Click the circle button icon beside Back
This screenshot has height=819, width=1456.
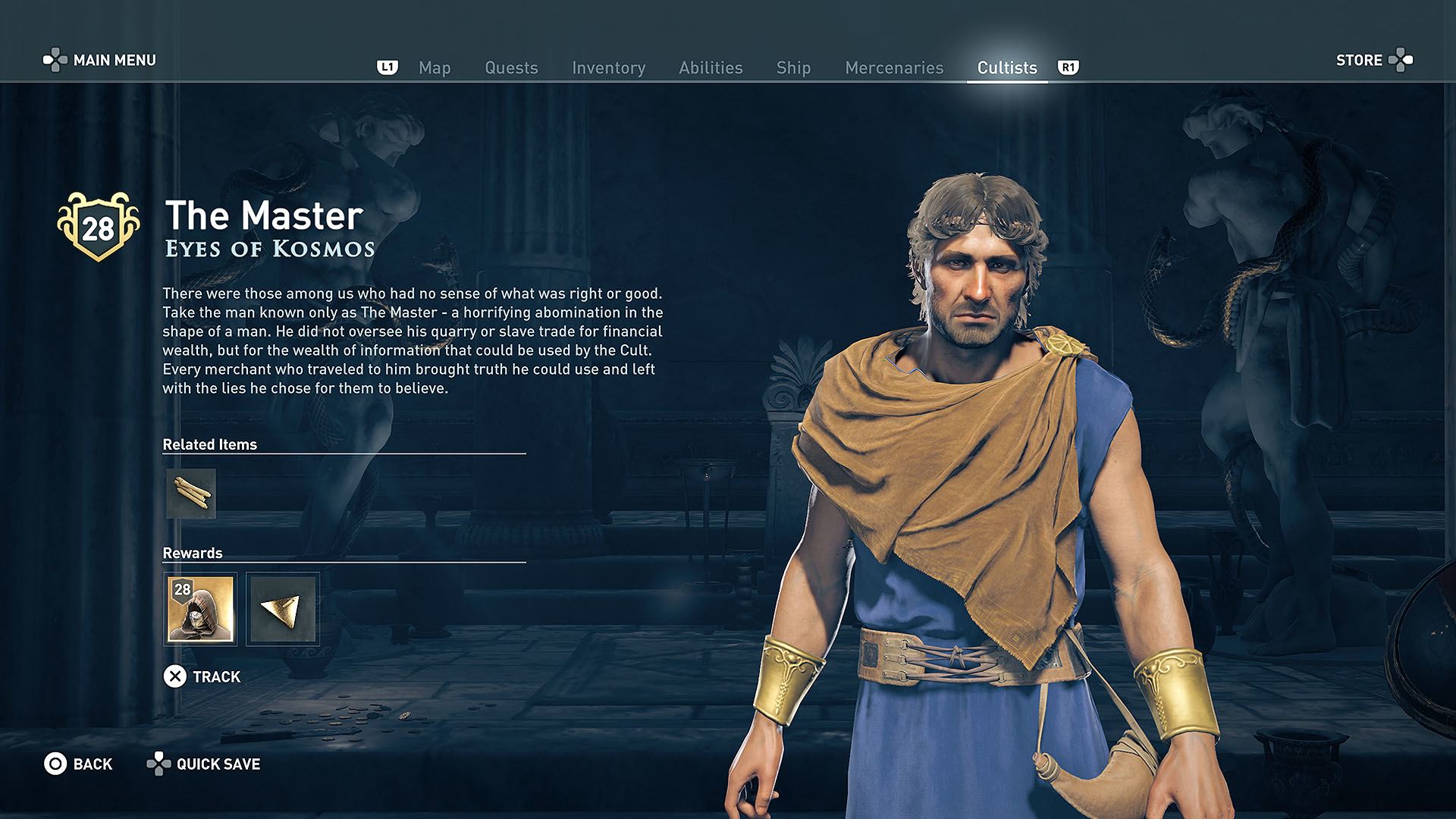(52, 764)
